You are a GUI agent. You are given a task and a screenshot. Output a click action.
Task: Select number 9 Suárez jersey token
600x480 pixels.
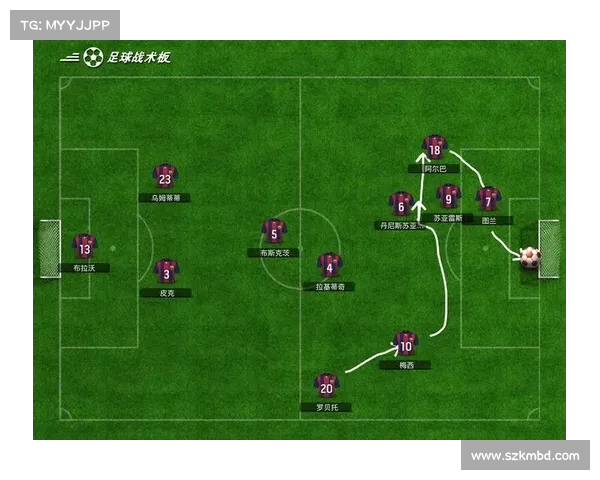pos(449,196)
